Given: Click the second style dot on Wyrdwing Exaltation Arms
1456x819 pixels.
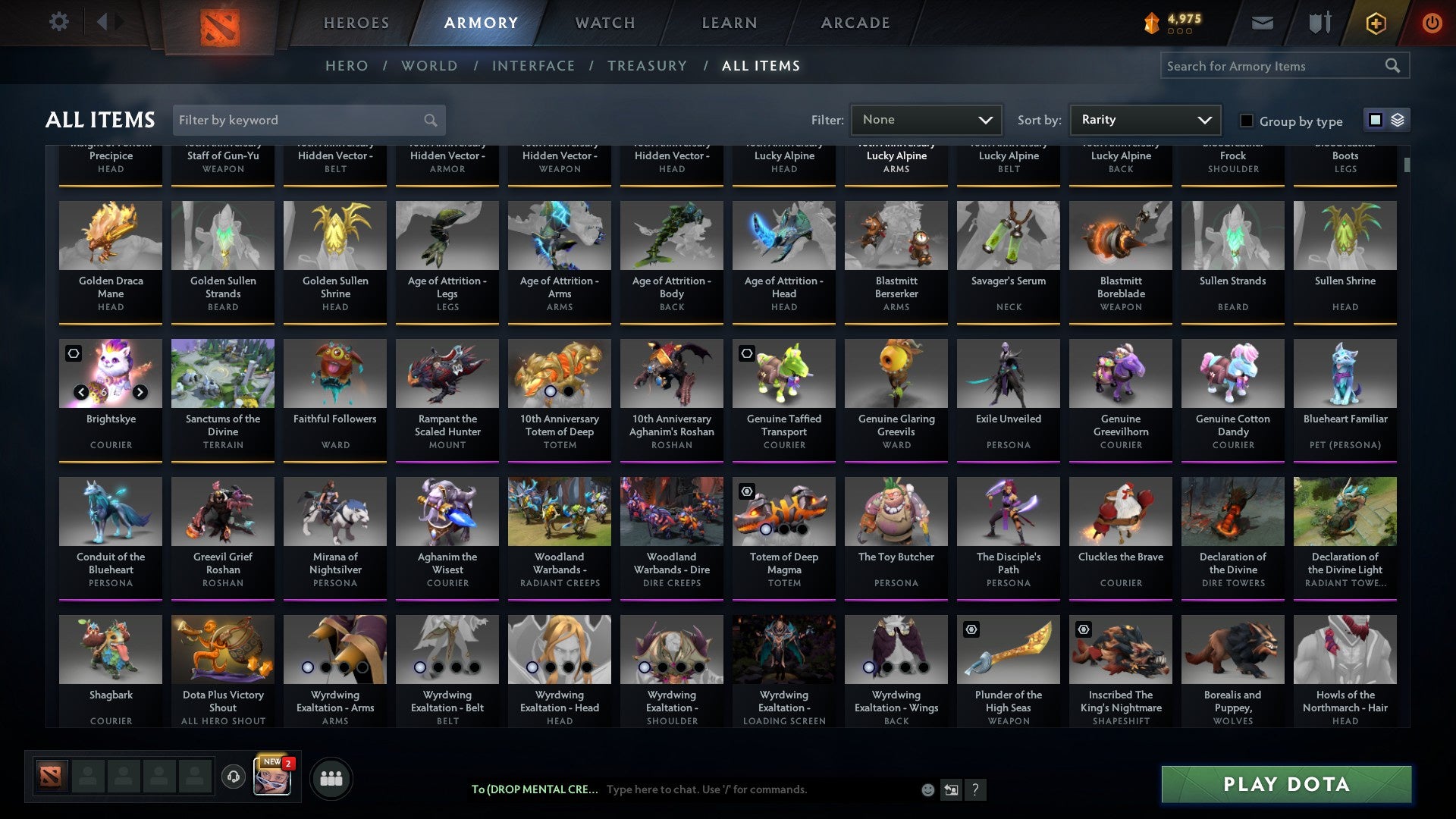Looking at the screenshot, I should [325, 668].
